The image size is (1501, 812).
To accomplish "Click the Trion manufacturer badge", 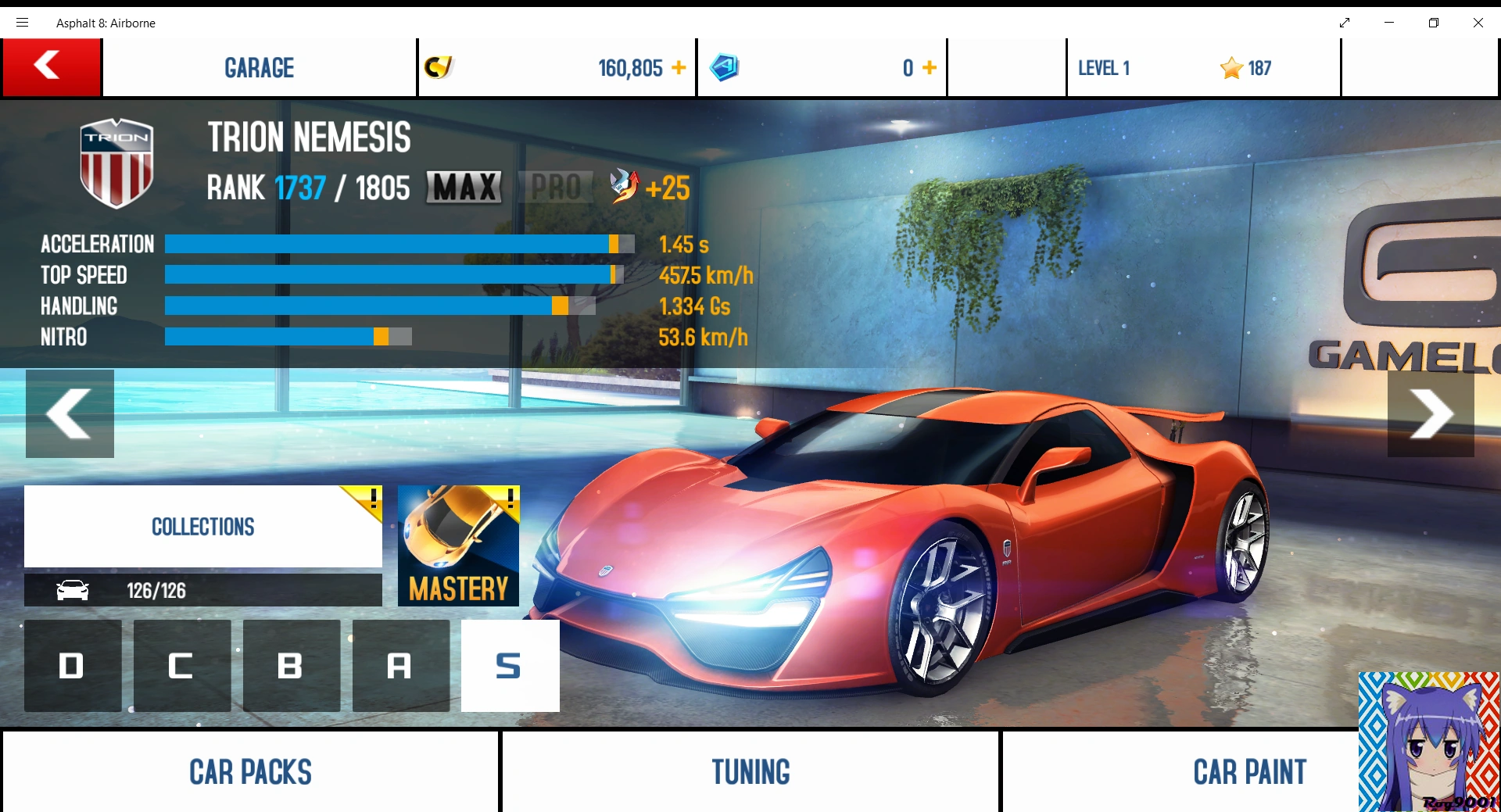I will pyautogui.click(x=116, y=162).
